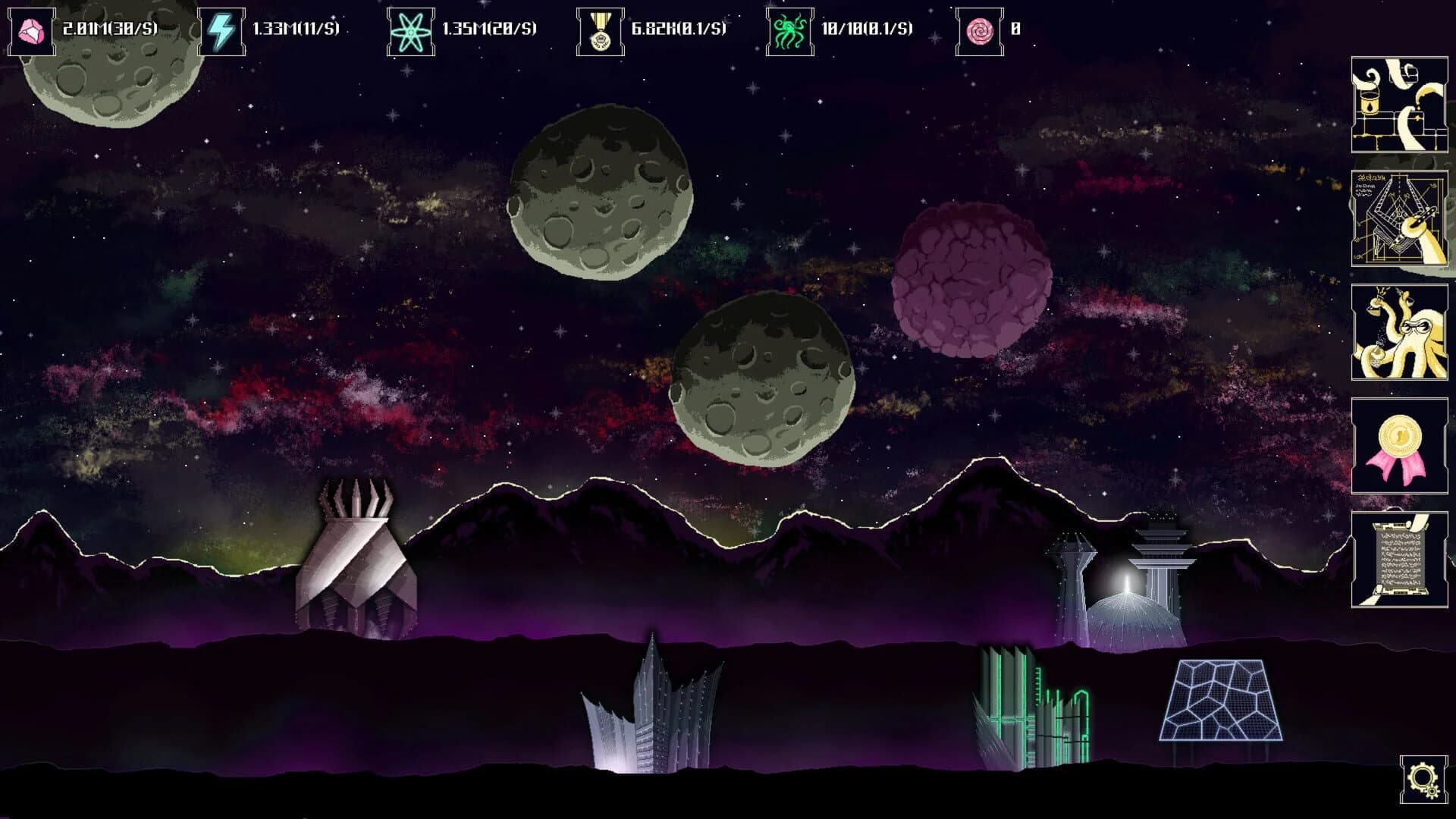Click the green cthulhu resource icon
Image resolution: width=1456 pixels, height=819 pixels.
click(x=790, y=30)
